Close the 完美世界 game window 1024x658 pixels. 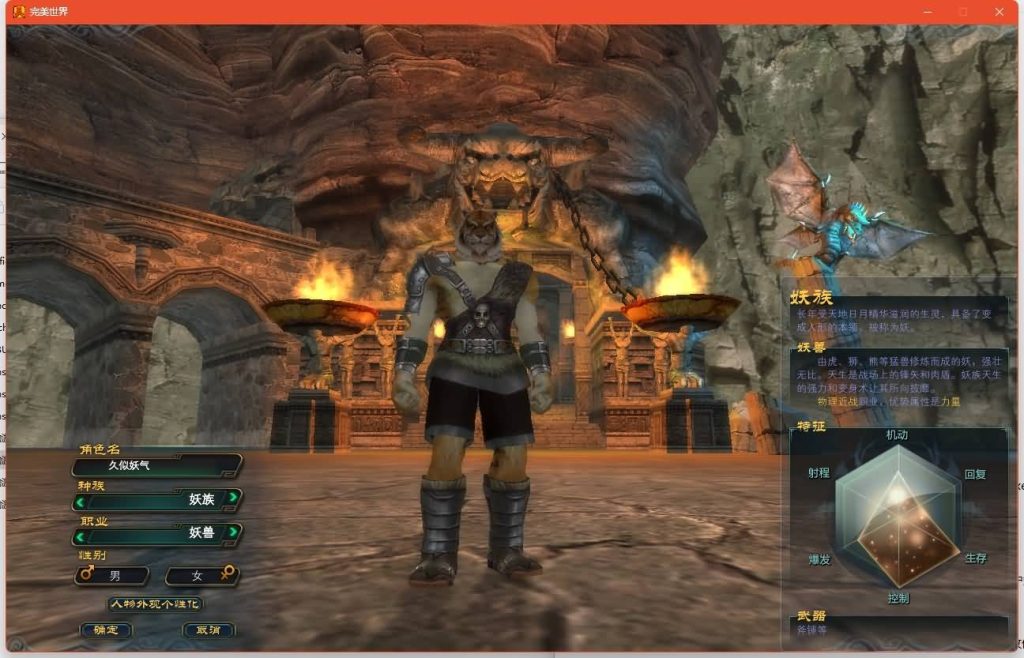click(999, 12)
